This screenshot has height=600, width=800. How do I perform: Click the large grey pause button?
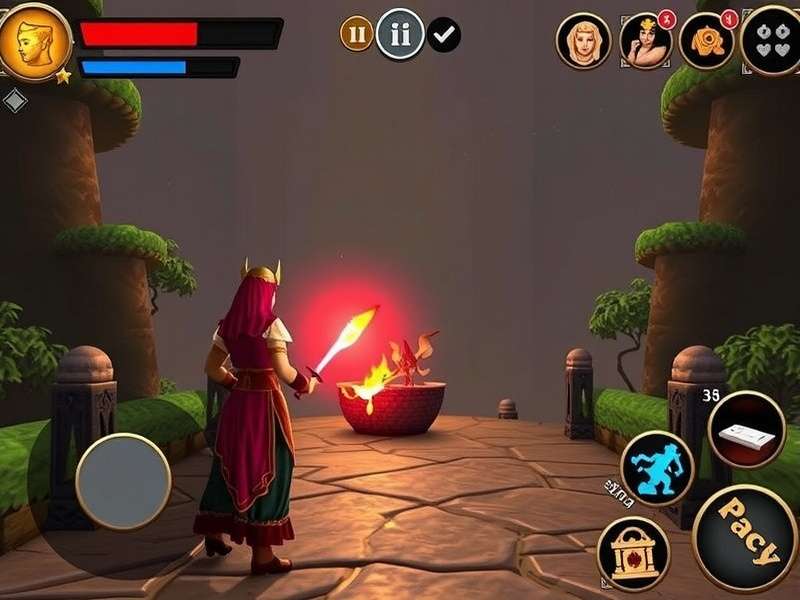click(400, 34)
